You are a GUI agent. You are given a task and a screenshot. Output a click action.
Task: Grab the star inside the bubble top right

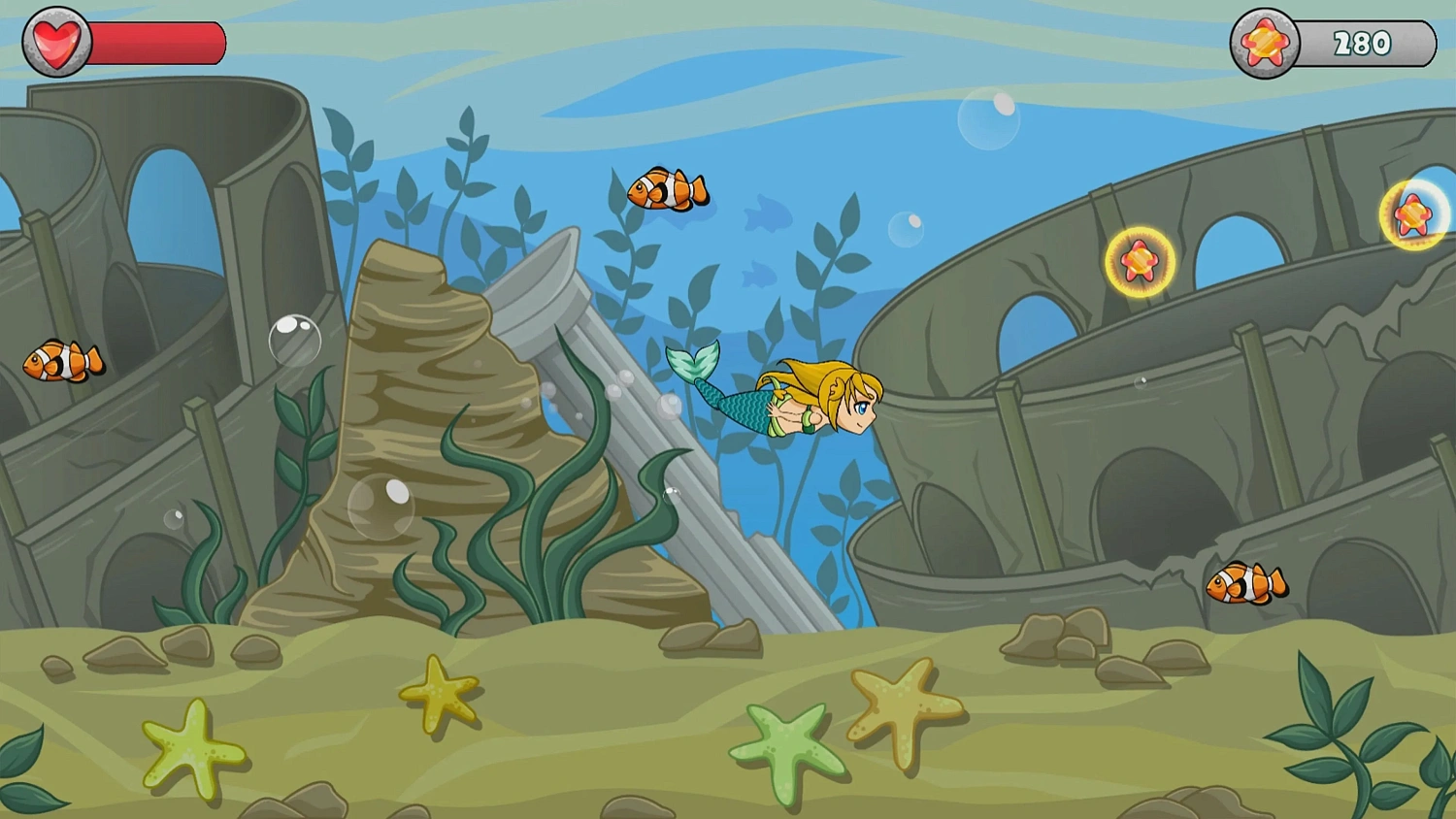tap(1412, 213)
